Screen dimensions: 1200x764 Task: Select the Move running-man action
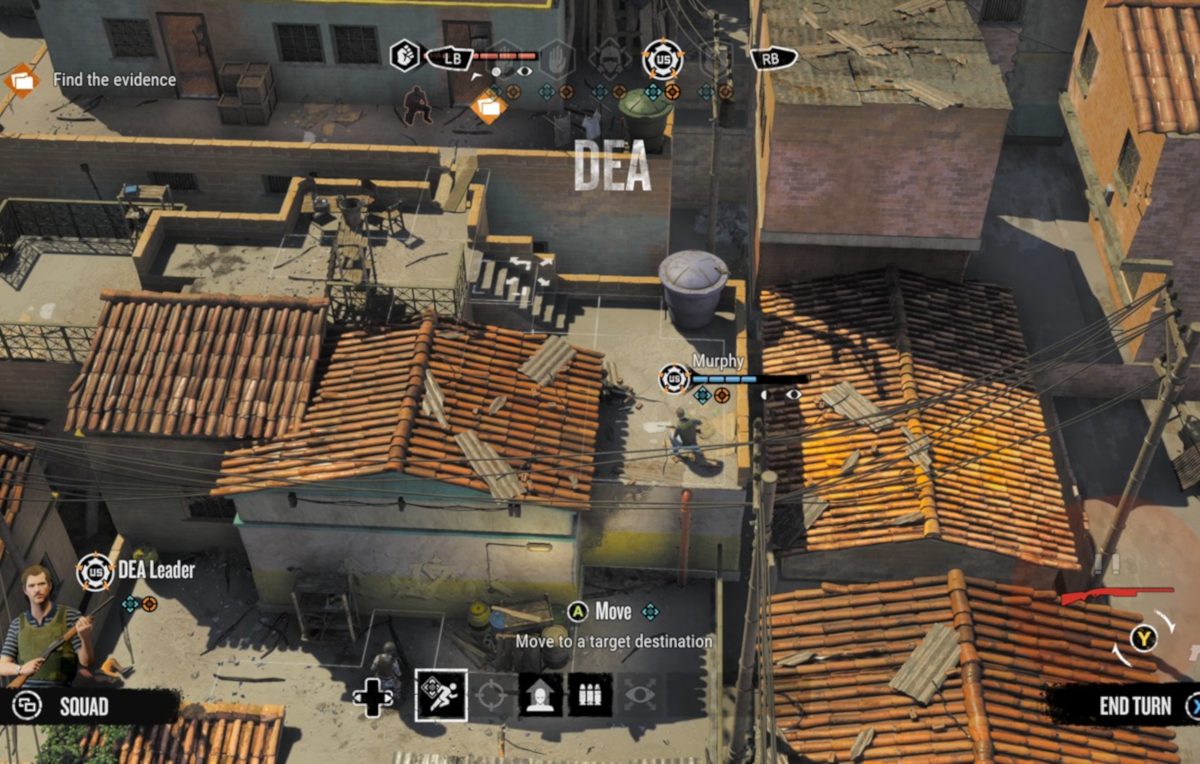pos(441,695)
